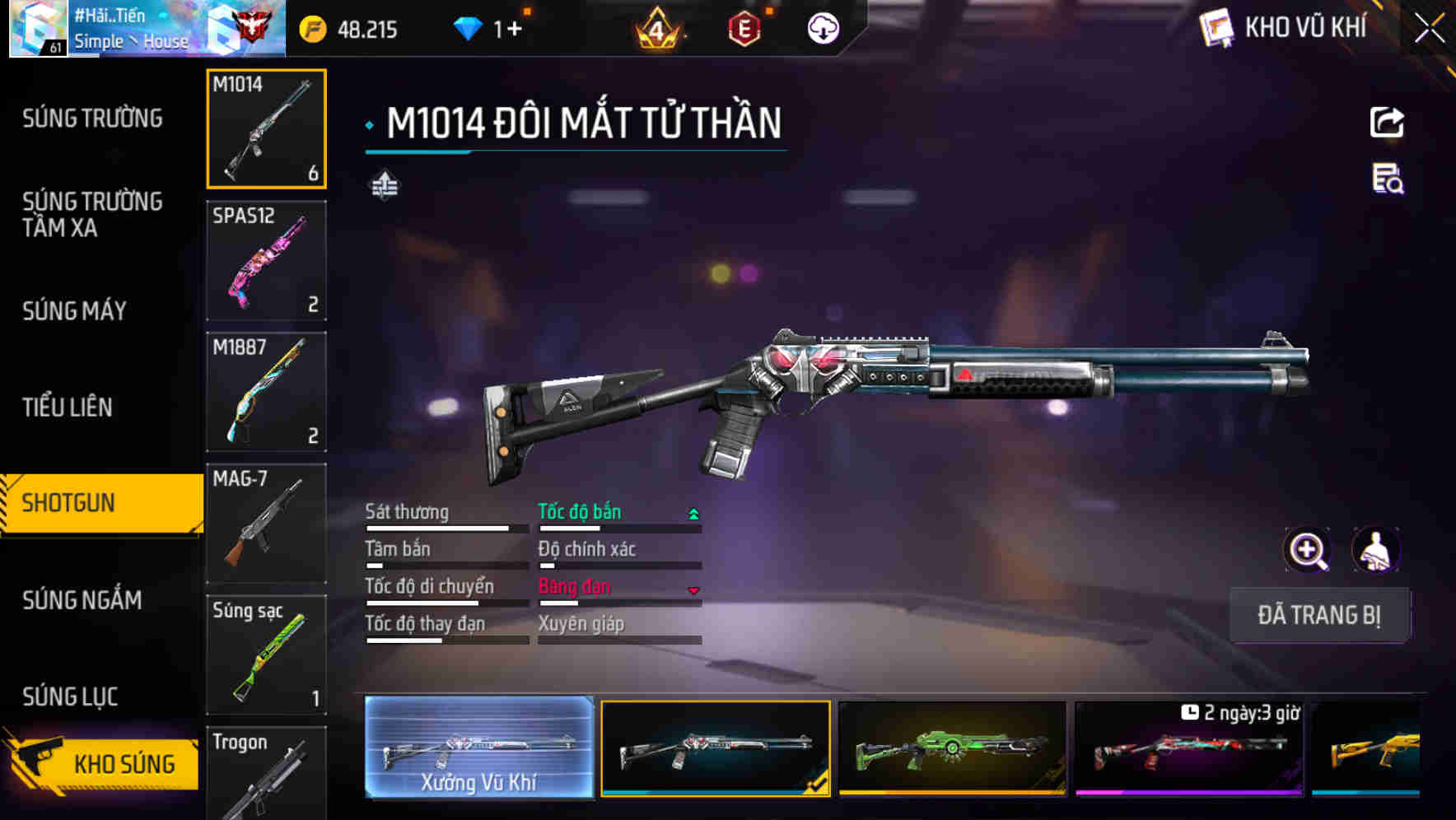Pick the M1887 weapon slot
The height and width of the screenshot is (820, 1456).
click(266, 392)
